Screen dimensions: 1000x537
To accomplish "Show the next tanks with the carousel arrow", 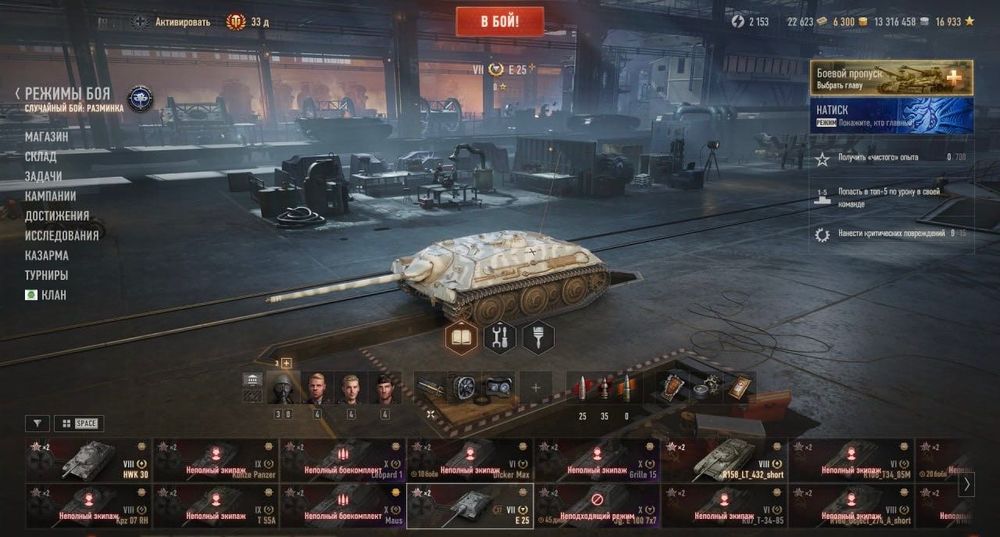I will [966, 484].
